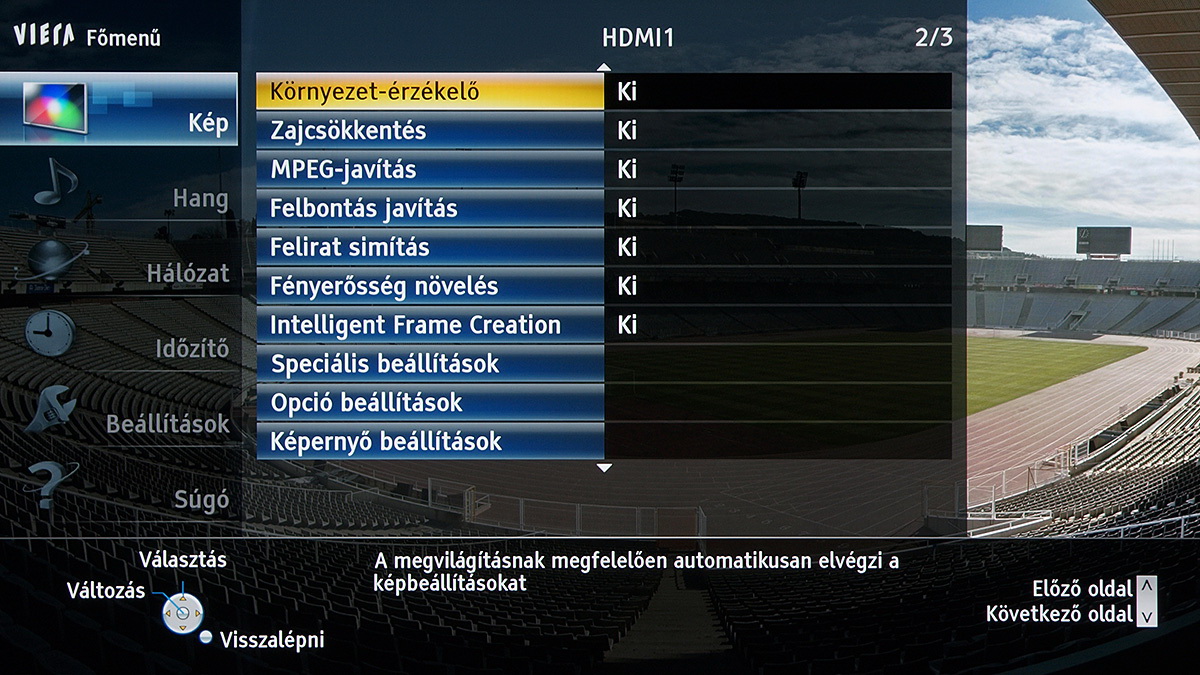Screen dimensions: 1200x675
Task: Open Opció beállítások submenu
Action: 430,403
